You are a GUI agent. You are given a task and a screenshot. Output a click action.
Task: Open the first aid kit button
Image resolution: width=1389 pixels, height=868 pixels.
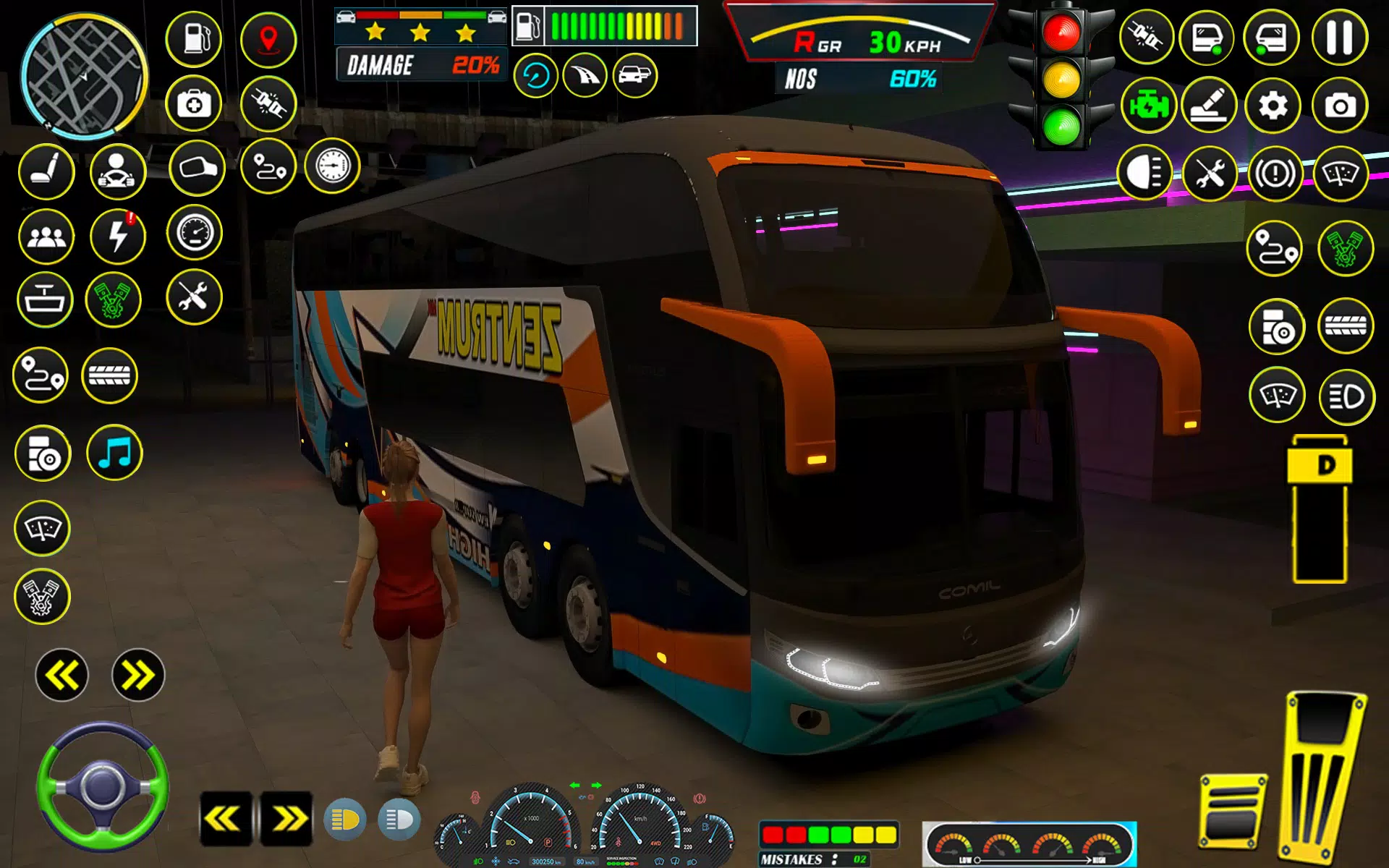pyautogui.click(x=194, y=104)
